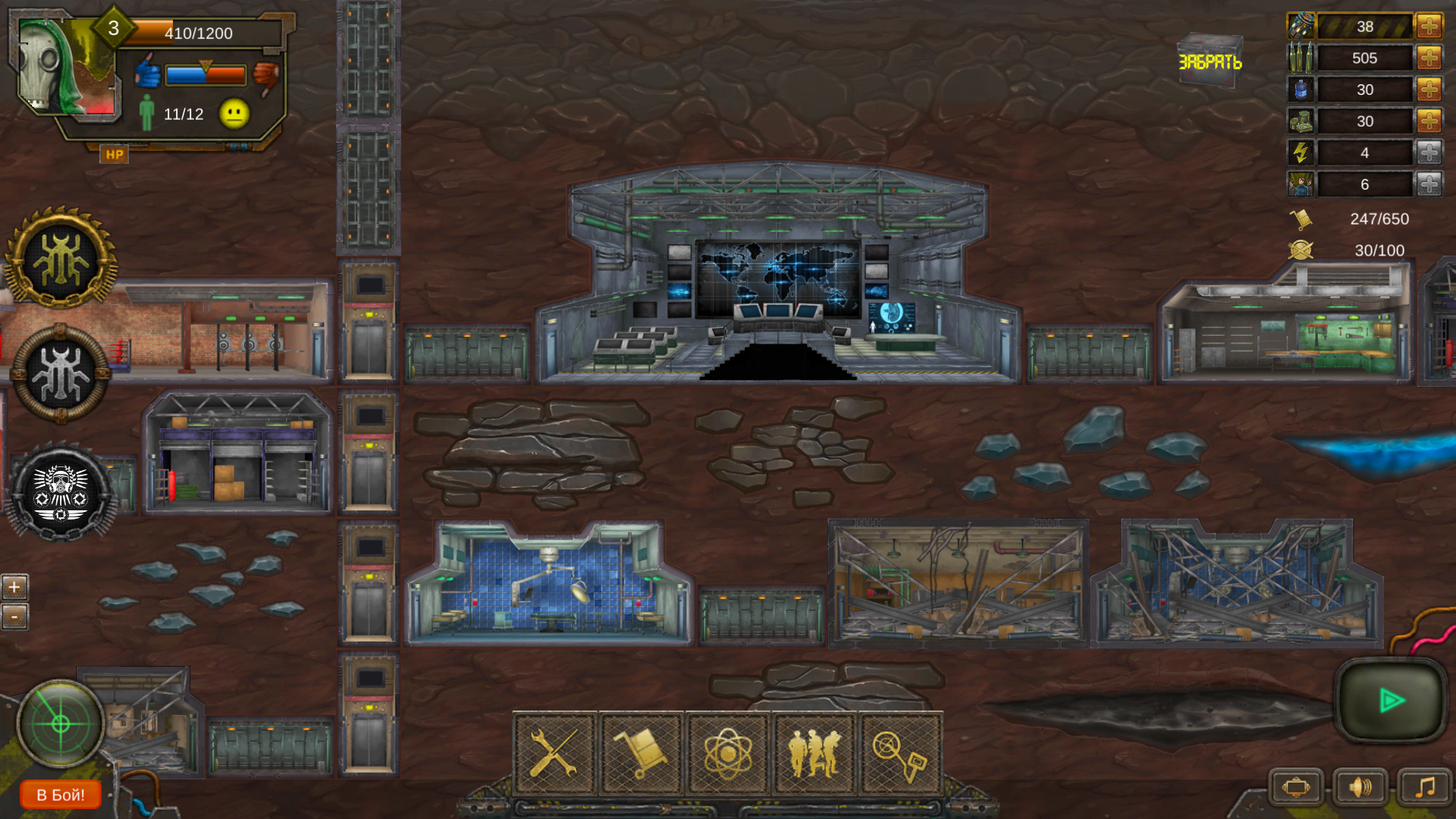Toggle the speaker sound button
The height and width of the screenshot is (819, 1456).
tap(1361, 786)
